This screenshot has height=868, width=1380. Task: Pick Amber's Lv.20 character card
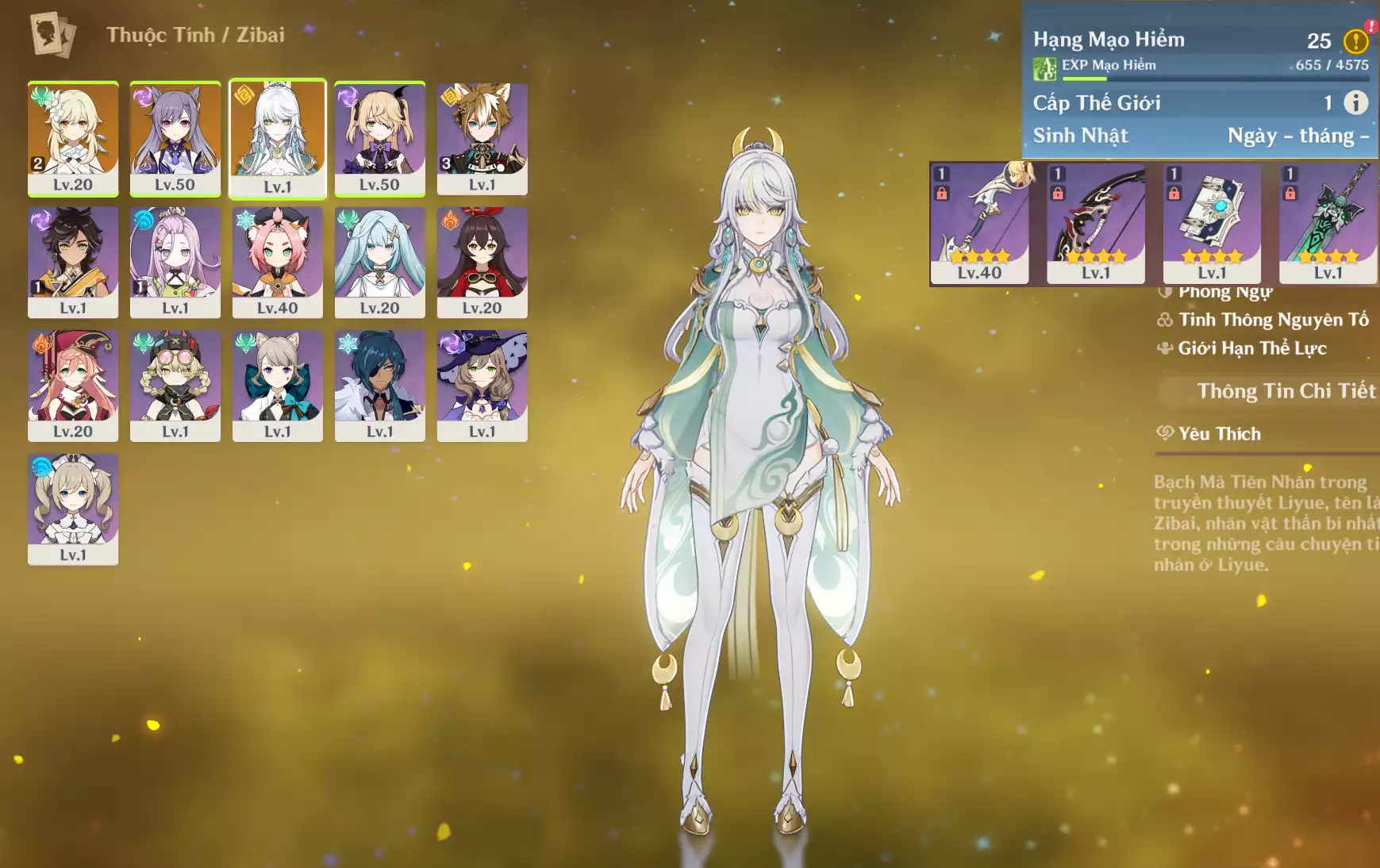482,262
